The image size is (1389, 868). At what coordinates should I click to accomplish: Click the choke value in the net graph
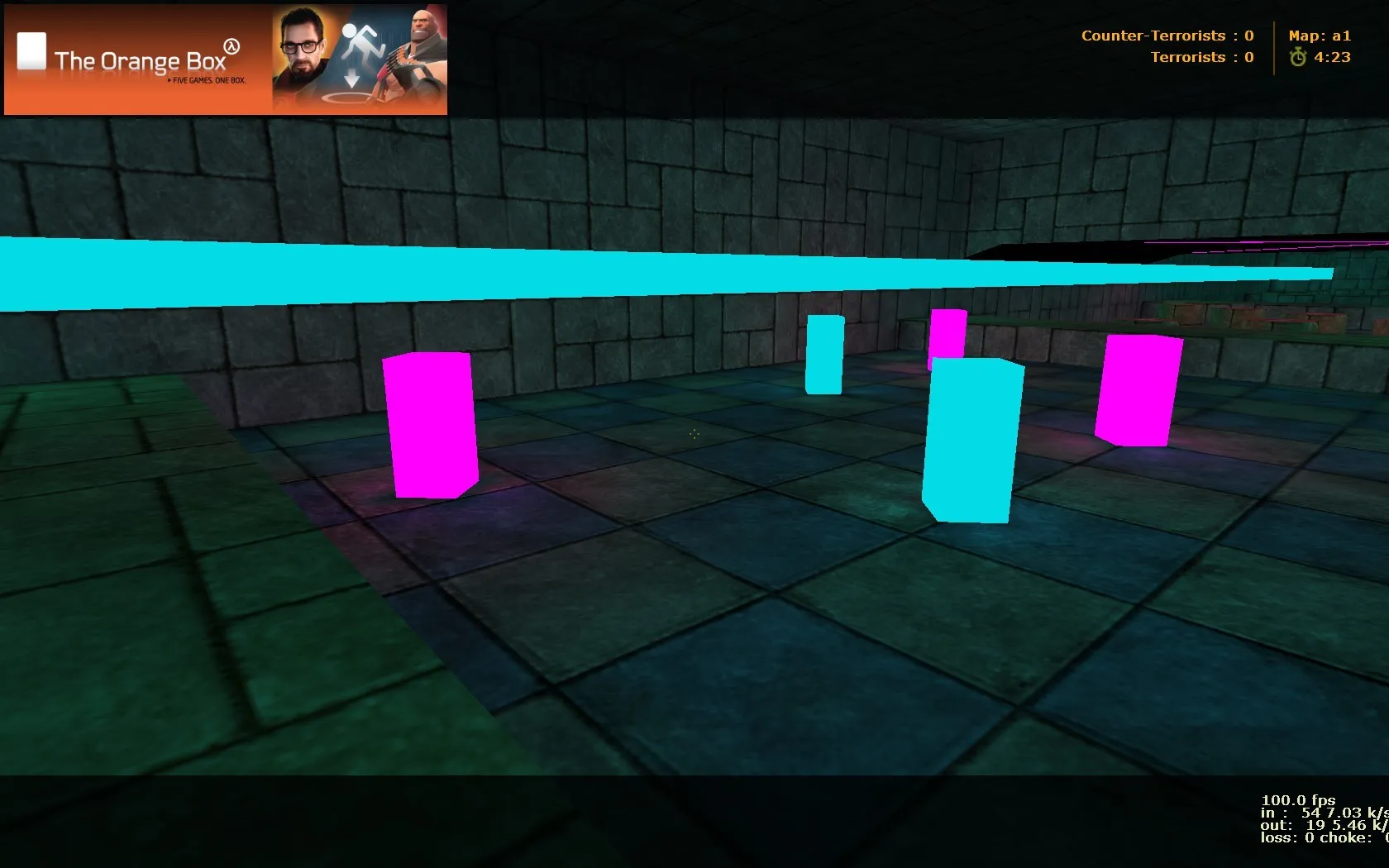(x=1353, y=837)
